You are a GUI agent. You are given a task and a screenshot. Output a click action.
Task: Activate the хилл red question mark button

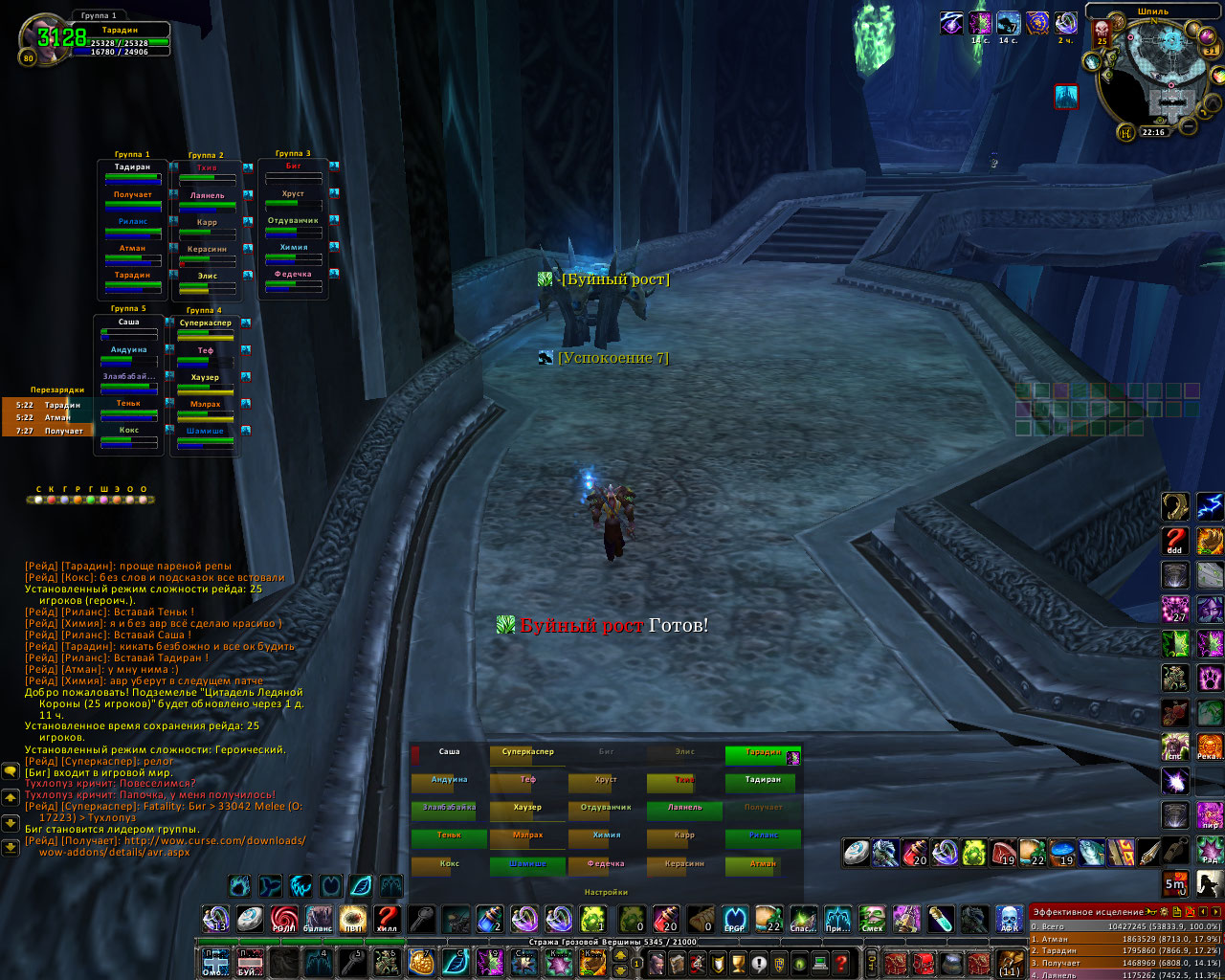coord(386,919)
